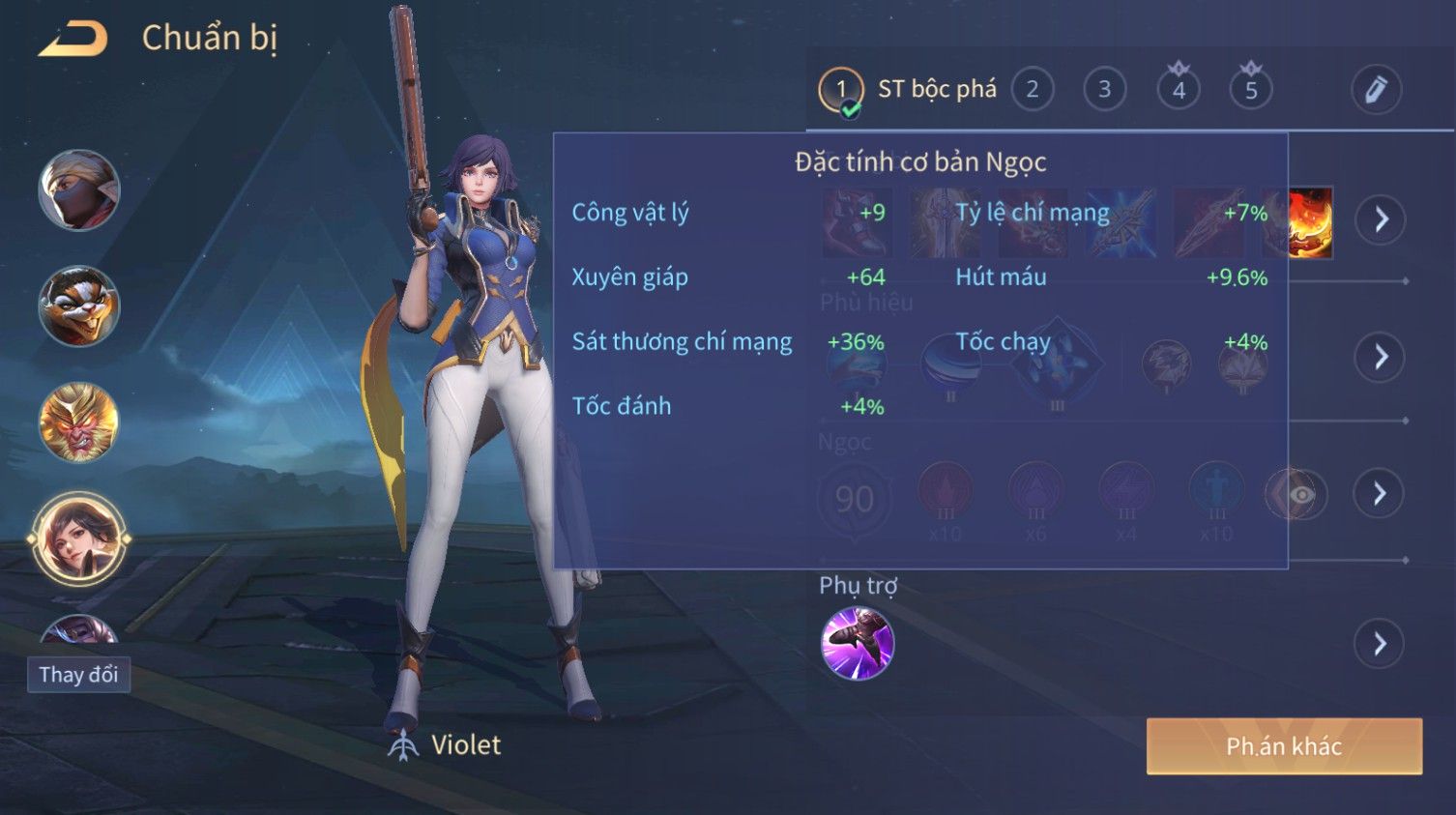Select the masked hero portrait
The image size is (1456, 815).
79,190
